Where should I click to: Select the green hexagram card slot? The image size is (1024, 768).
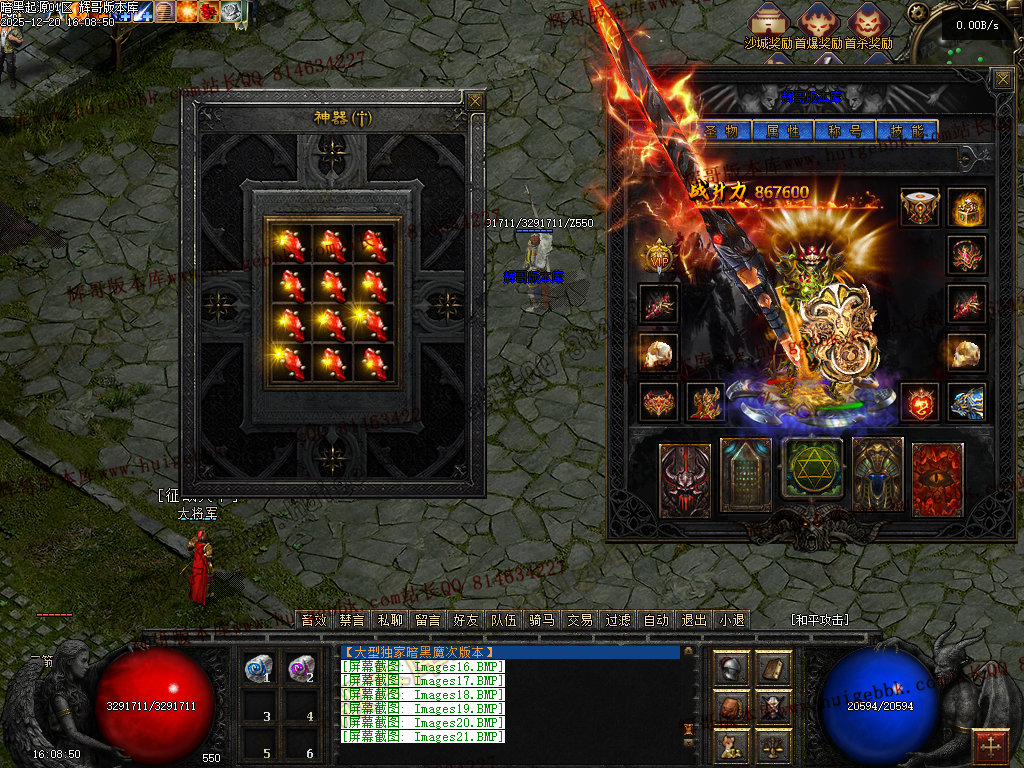[x=812, y=470]
